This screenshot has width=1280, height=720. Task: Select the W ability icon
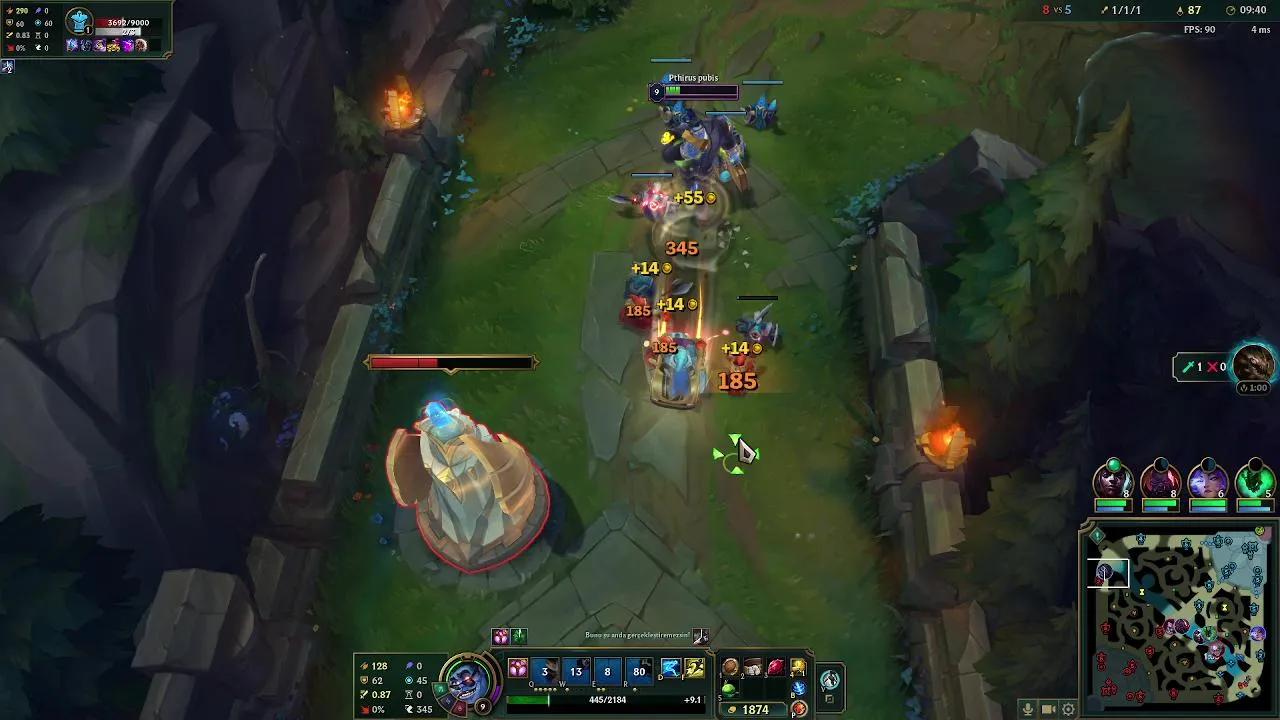pos(577,672)
